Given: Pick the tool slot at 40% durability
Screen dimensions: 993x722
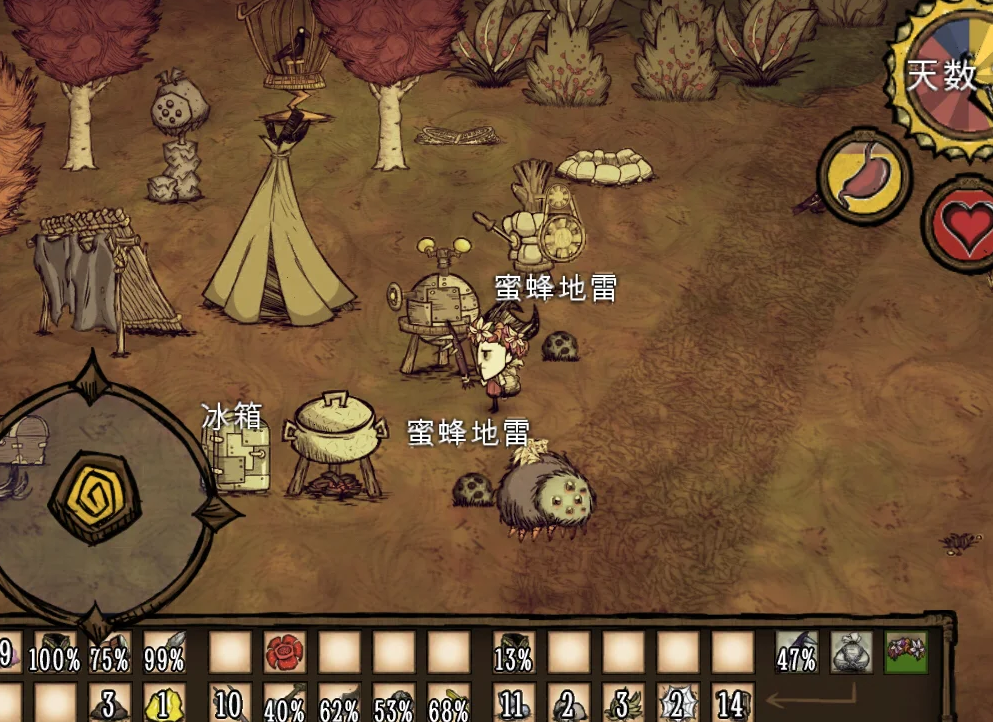Looking at the screenshot, I should coord(284,703).
